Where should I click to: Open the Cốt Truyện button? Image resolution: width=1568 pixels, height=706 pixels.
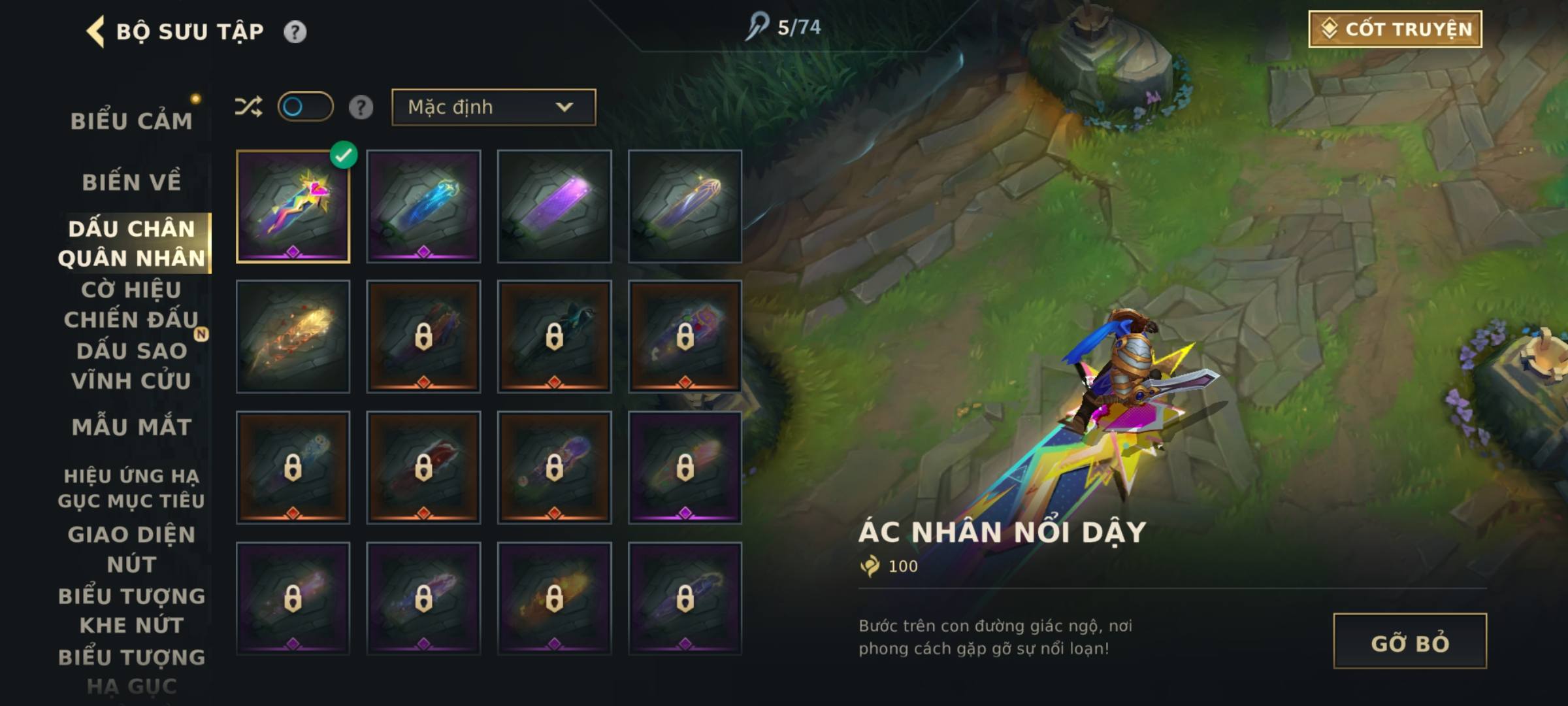tap(1395, 29)
